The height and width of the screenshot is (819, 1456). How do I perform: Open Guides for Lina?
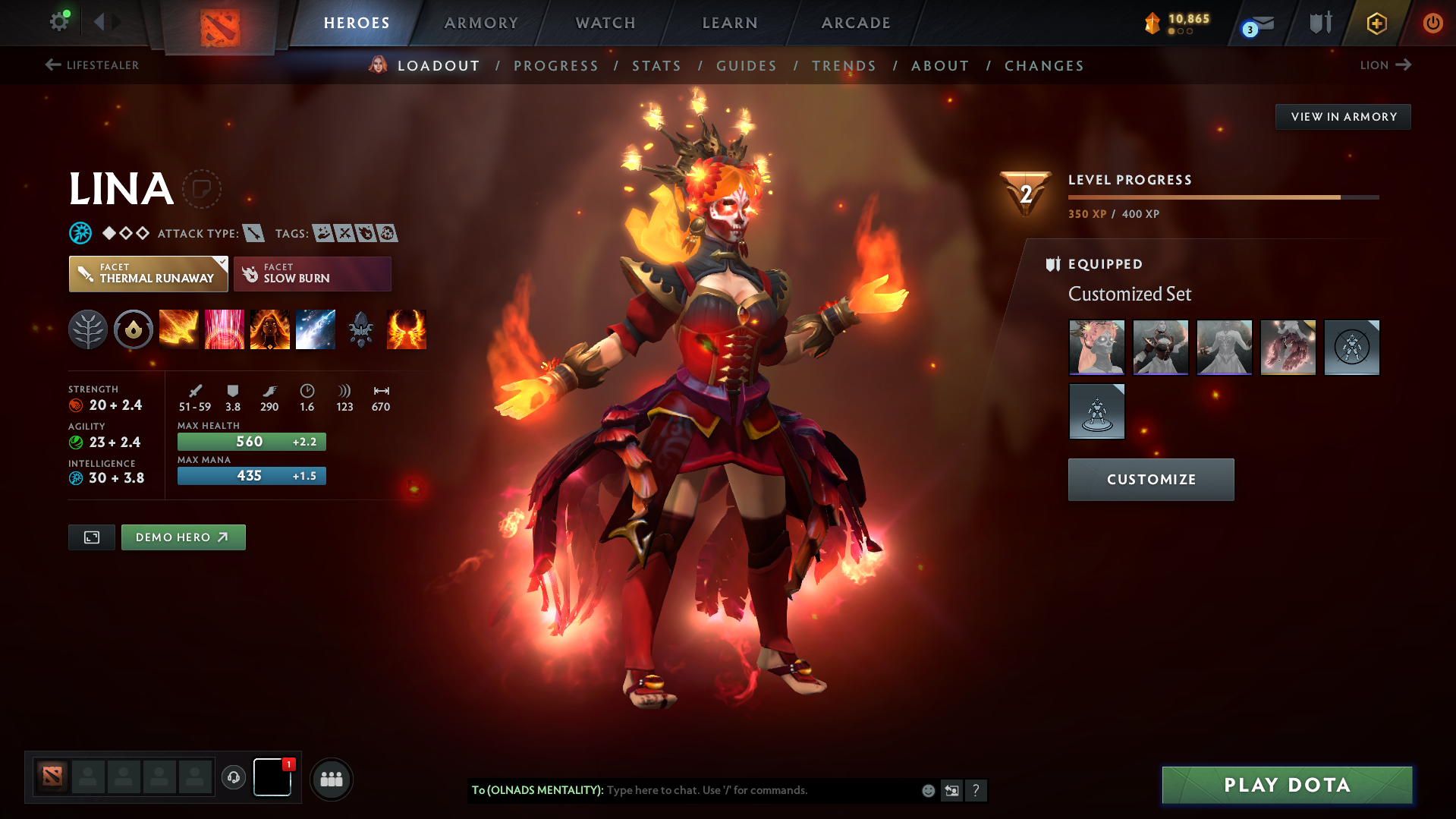click(747, 66)
